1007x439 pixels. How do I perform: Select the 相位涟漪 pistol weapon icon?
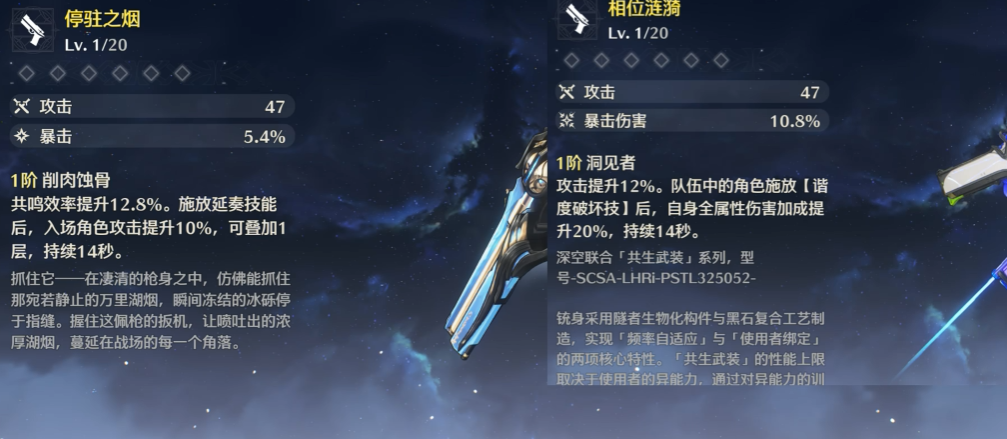pyautogui.click(x=576, y=20)
